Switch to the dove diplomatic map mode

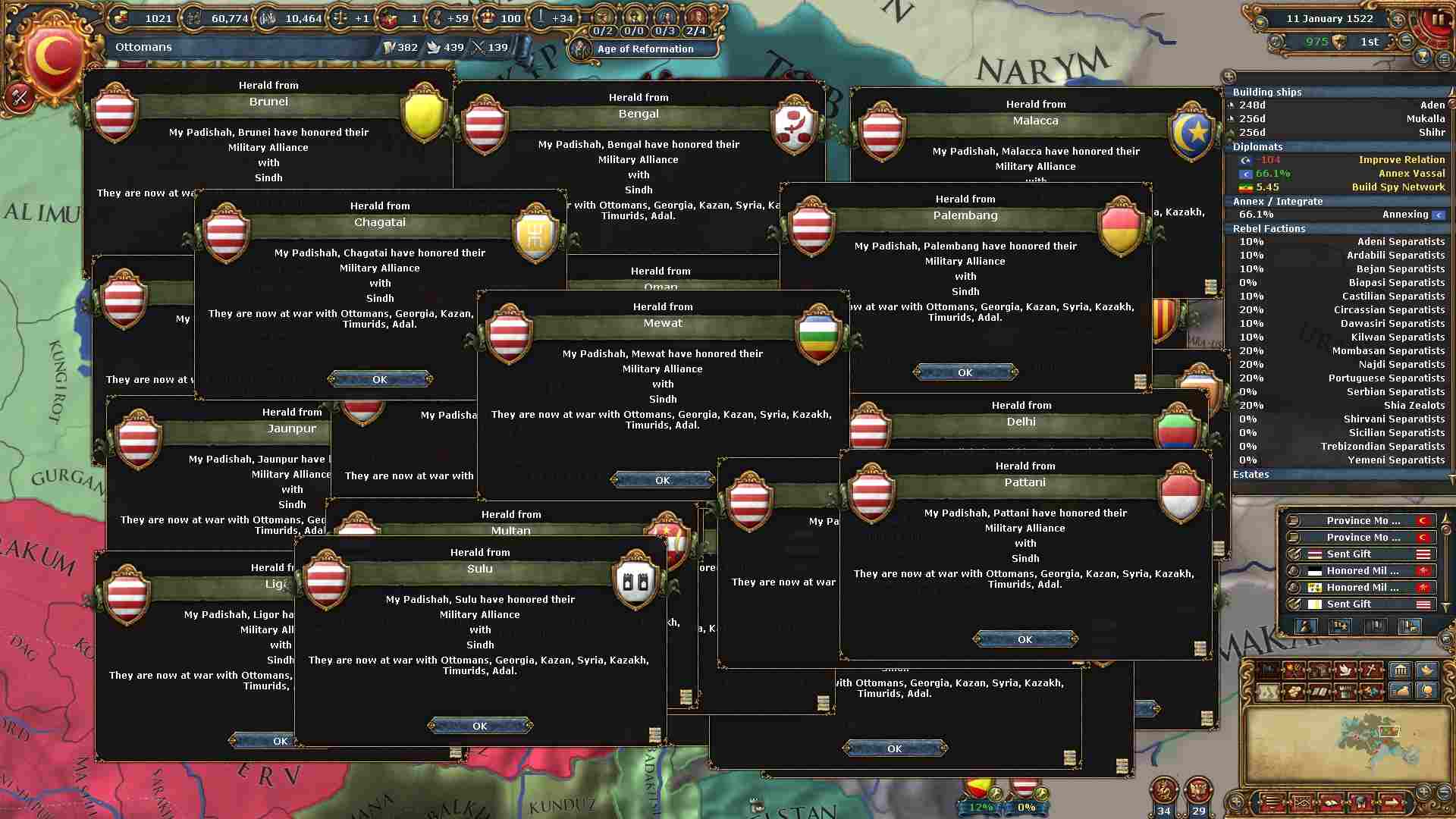point(1345,670)
